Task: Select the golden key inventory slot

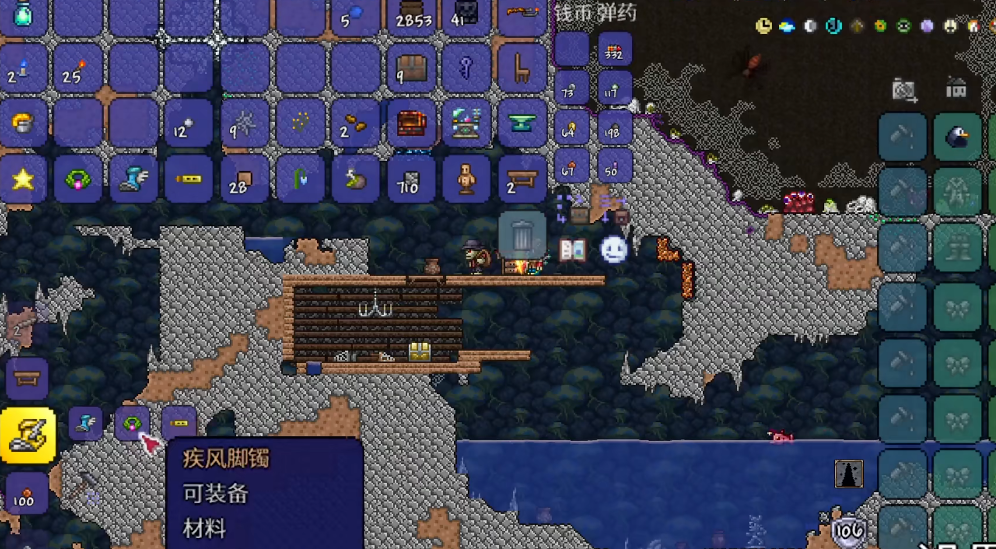Action: pyautogui.click(x=467, y=68)
